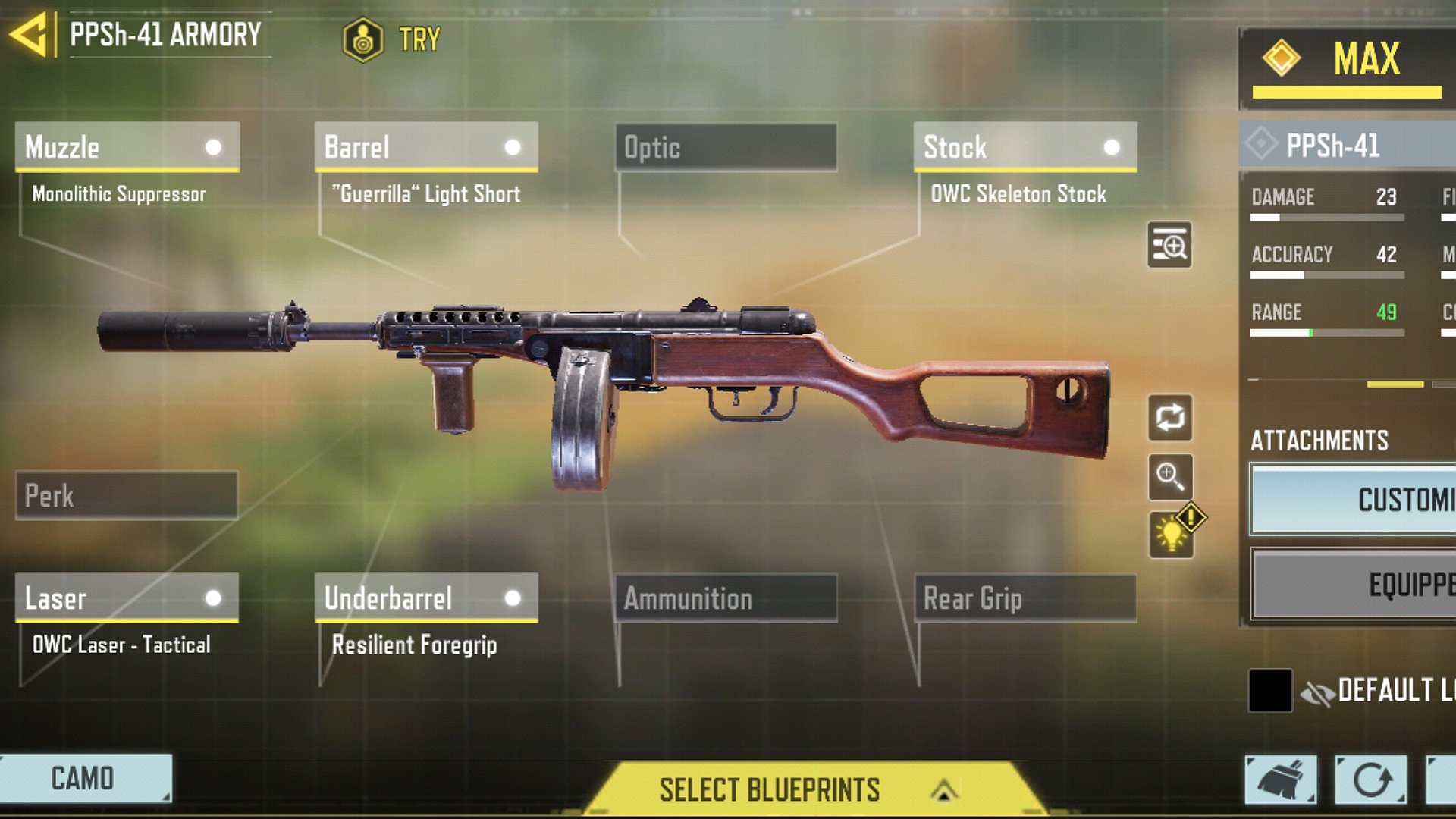Screen dimensions: 1456x819
Task: Click the magnifying glass inspect icon
Action: (1170, 477)
